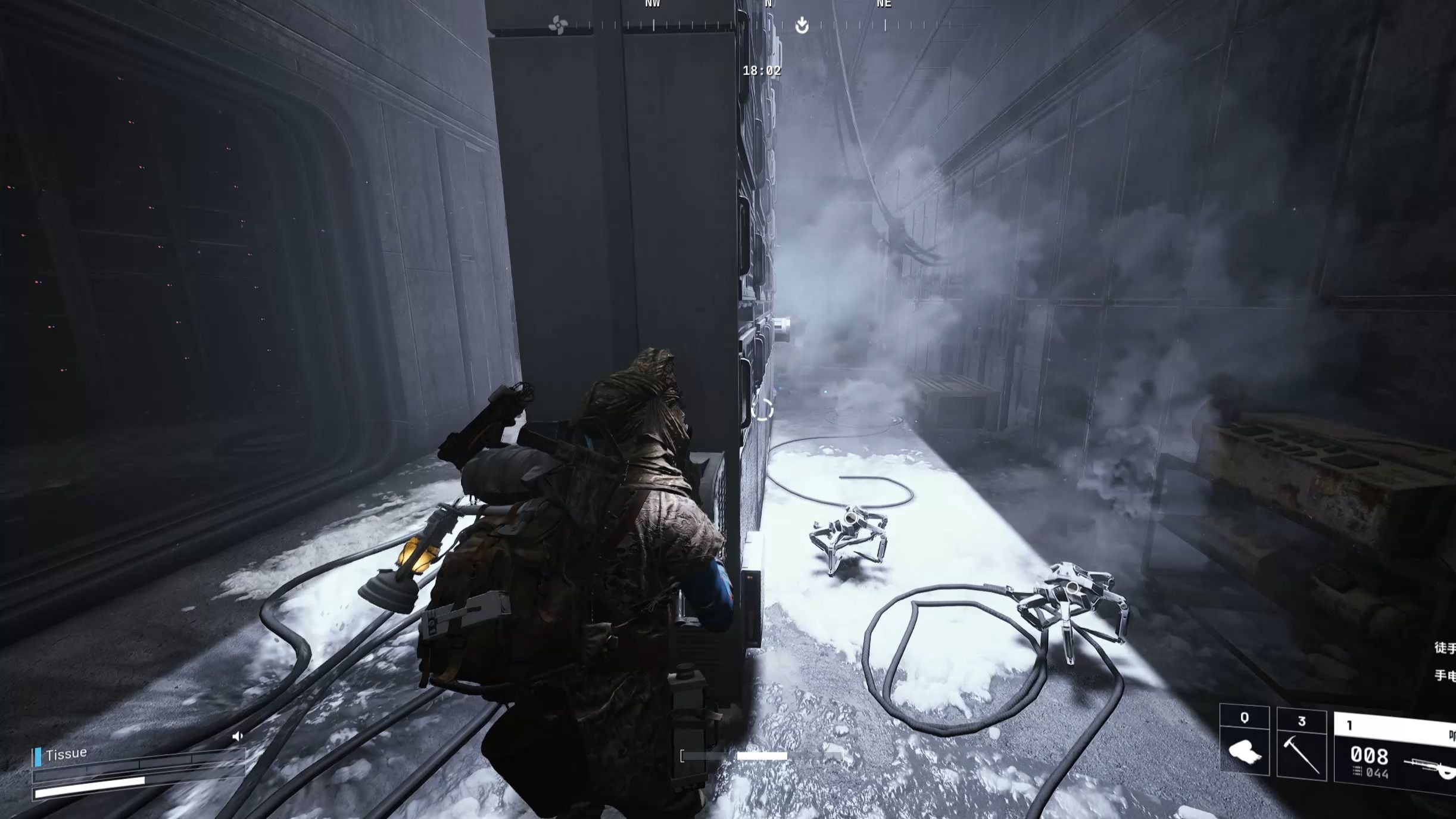The height and width of the screenshot is (819, 1456).
Task: Select the white cloth item slot 0
Action: pyautogui.click(x=1244, y=742)
